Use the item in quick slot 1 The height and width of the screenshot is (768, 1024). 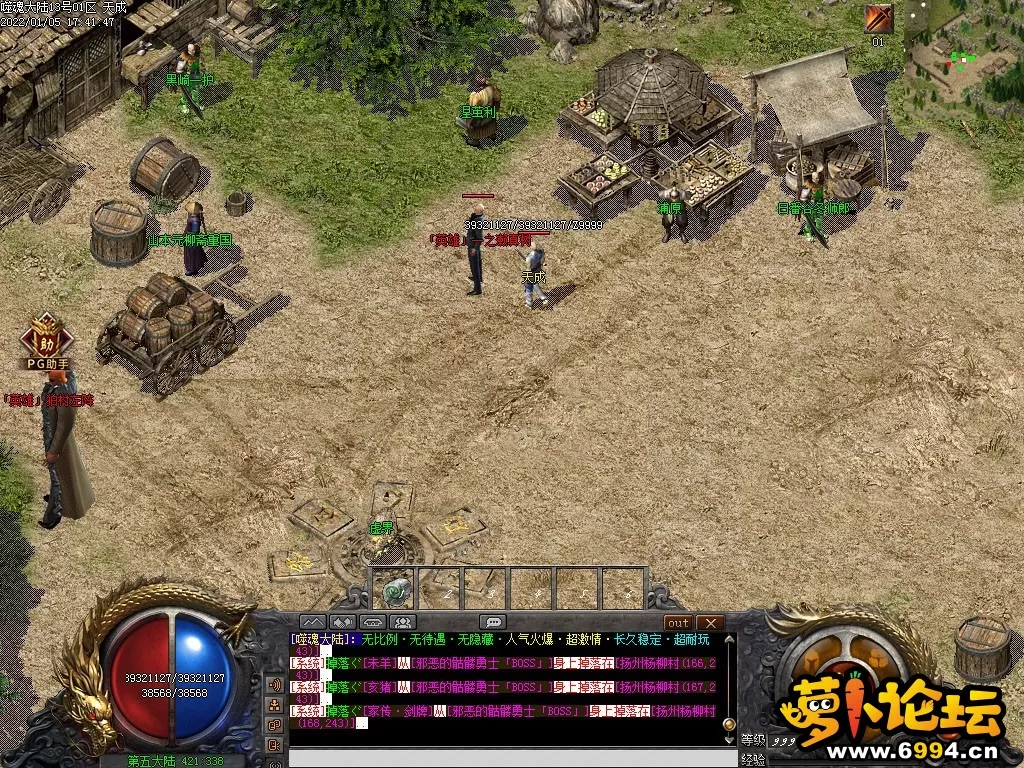[396, 589]
